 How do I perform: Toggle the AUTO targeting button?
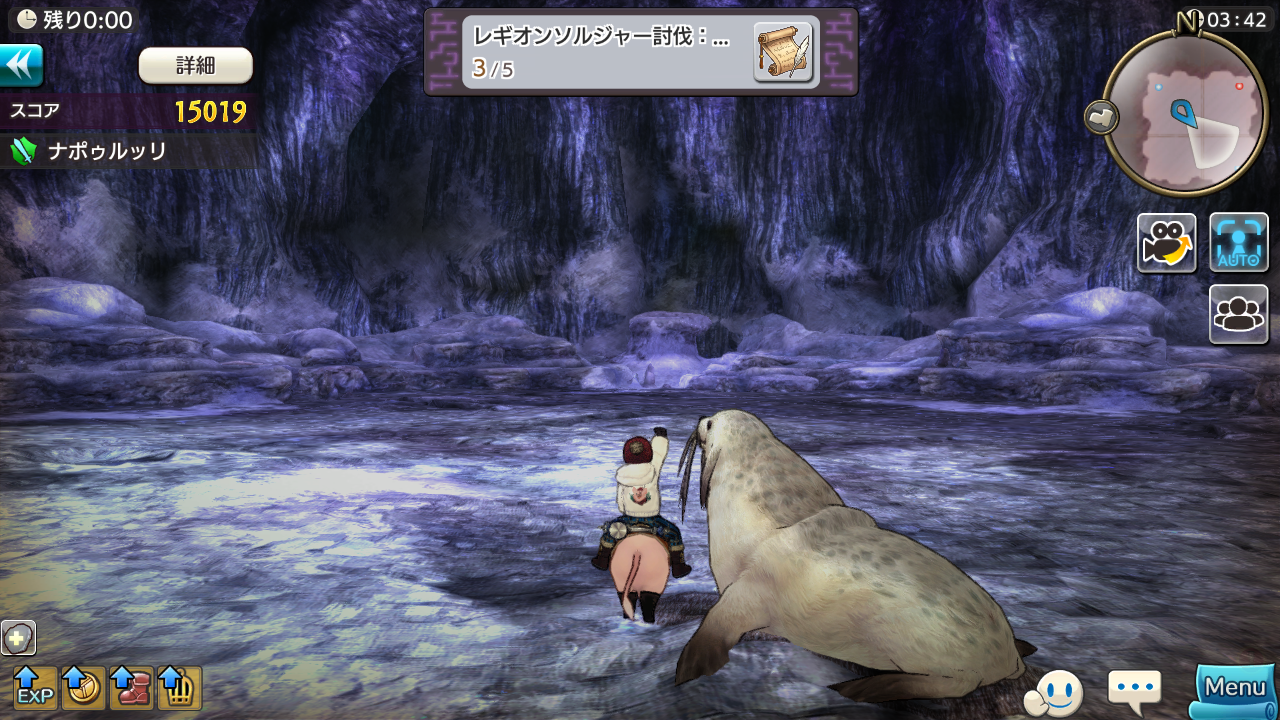[1239, 243]
